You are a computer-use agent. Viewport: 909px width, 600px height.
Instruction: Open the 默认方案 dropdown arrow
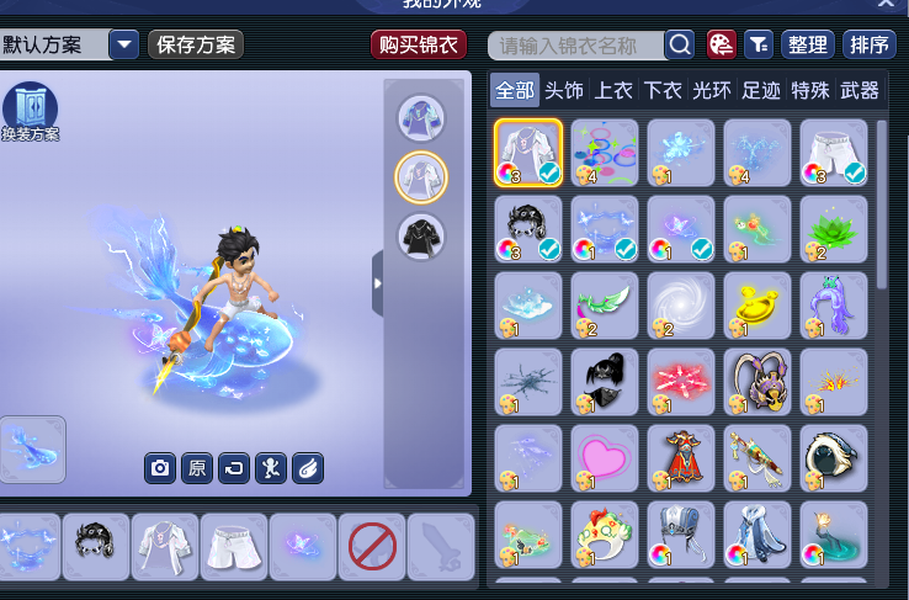[x=124, y=45]
